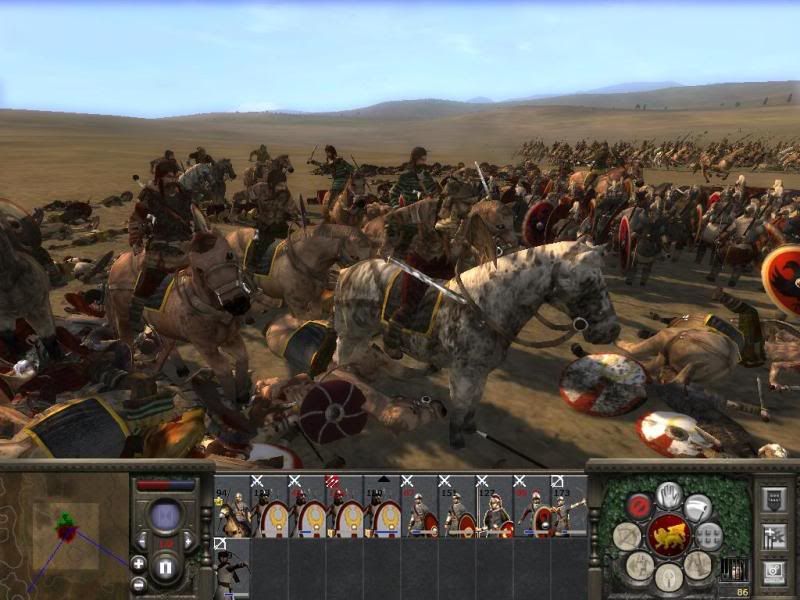This screenshot has height=600, width=800.
Task: Click the red circular command button
Action: pyautogui.click(x=640, y=505)
